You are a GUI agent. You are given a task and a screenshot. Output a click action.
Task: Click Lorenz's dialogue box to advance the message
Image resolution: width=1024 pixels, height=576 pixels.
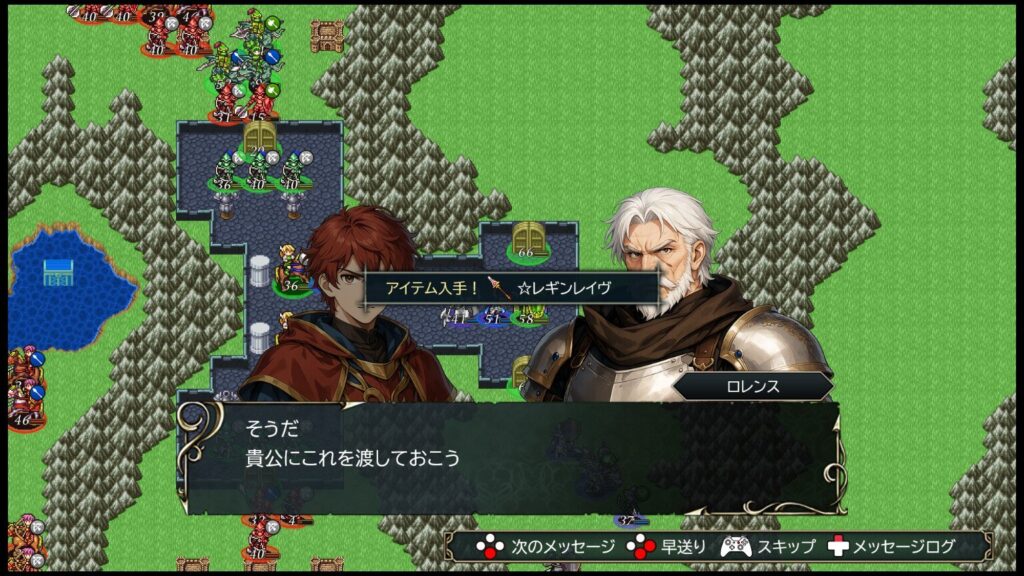510,457
